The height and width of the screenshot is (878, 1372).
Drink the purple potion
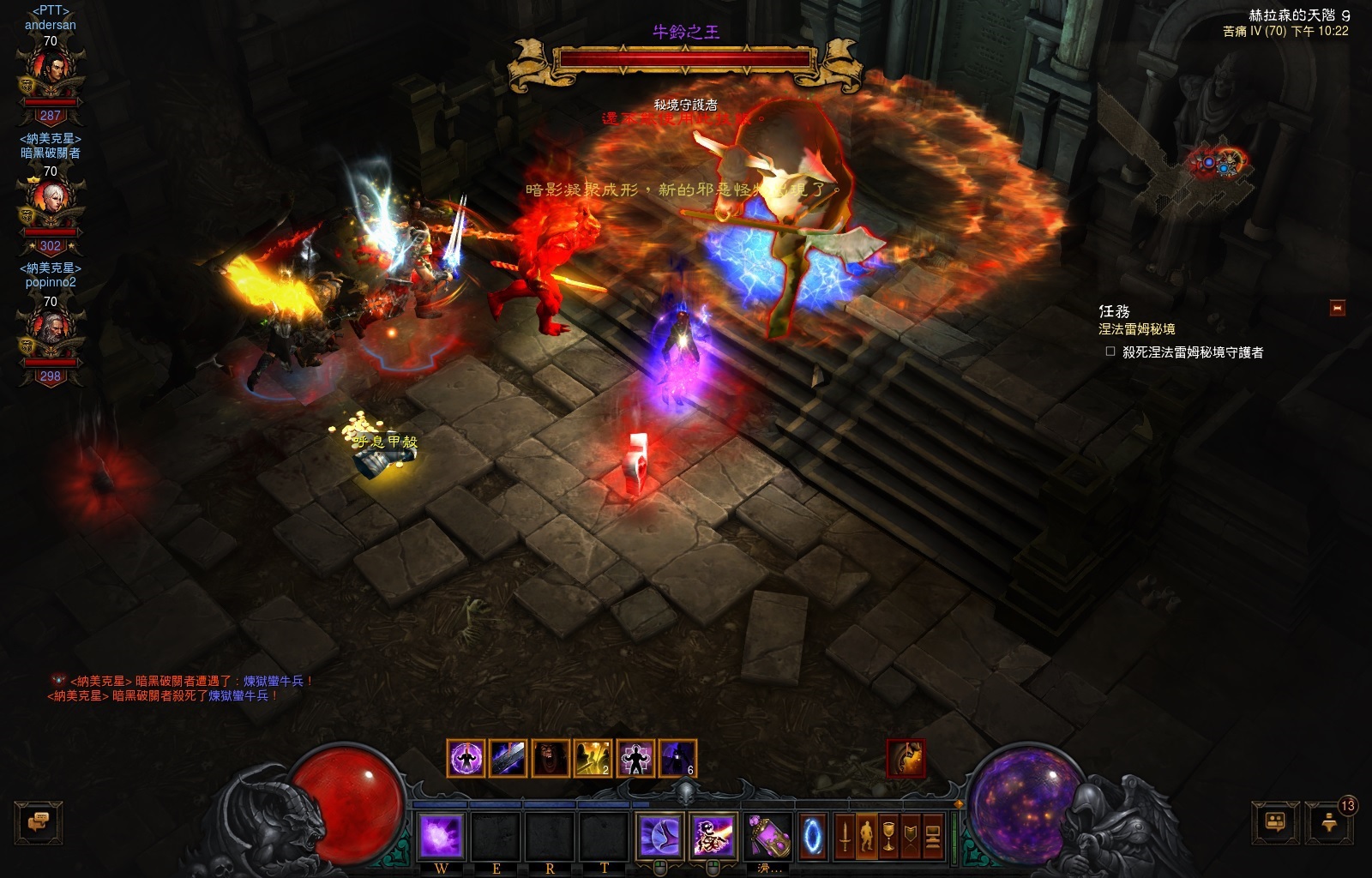(767, 836)
